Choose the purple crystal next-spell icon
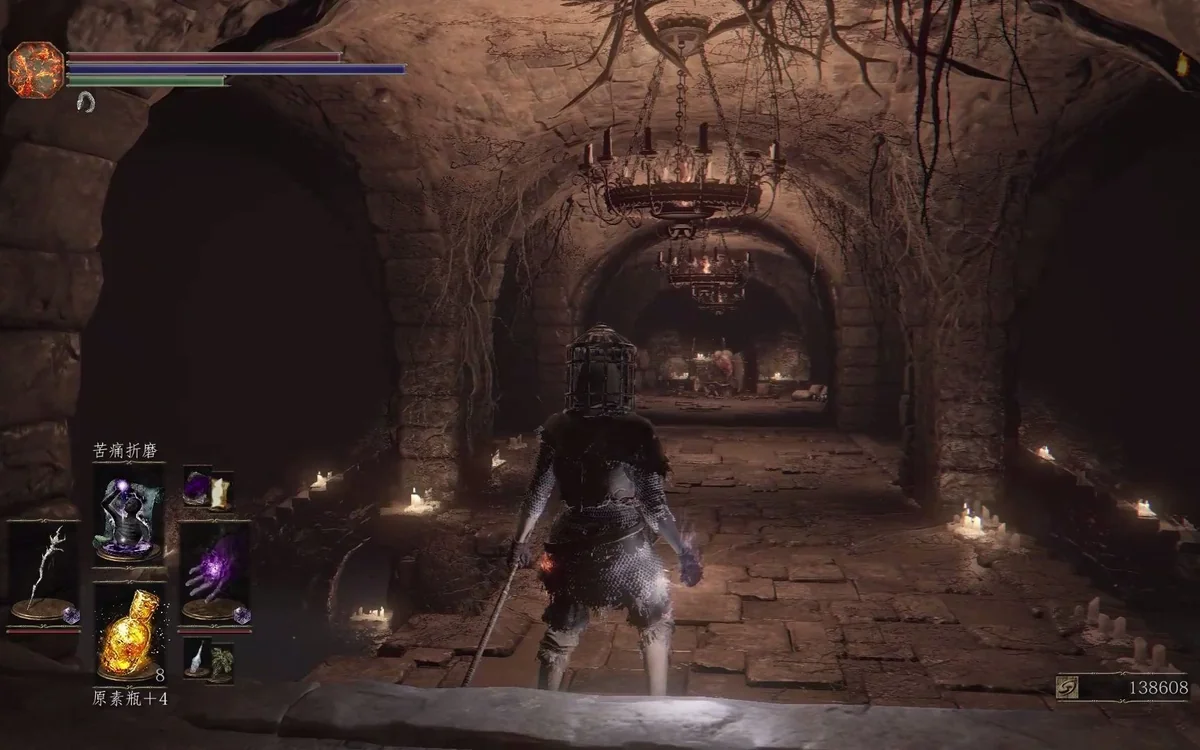 [196, 488]
